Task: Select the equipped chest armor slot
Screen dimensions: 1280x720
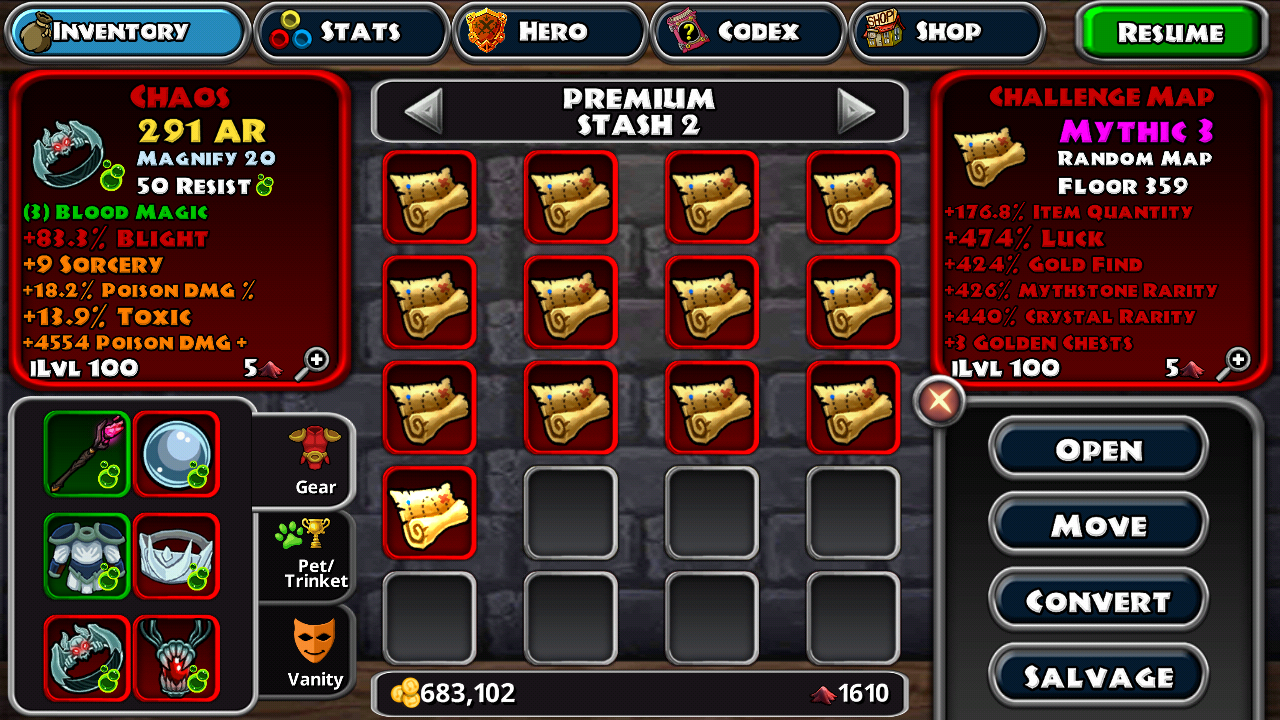Action: point(87,555)
